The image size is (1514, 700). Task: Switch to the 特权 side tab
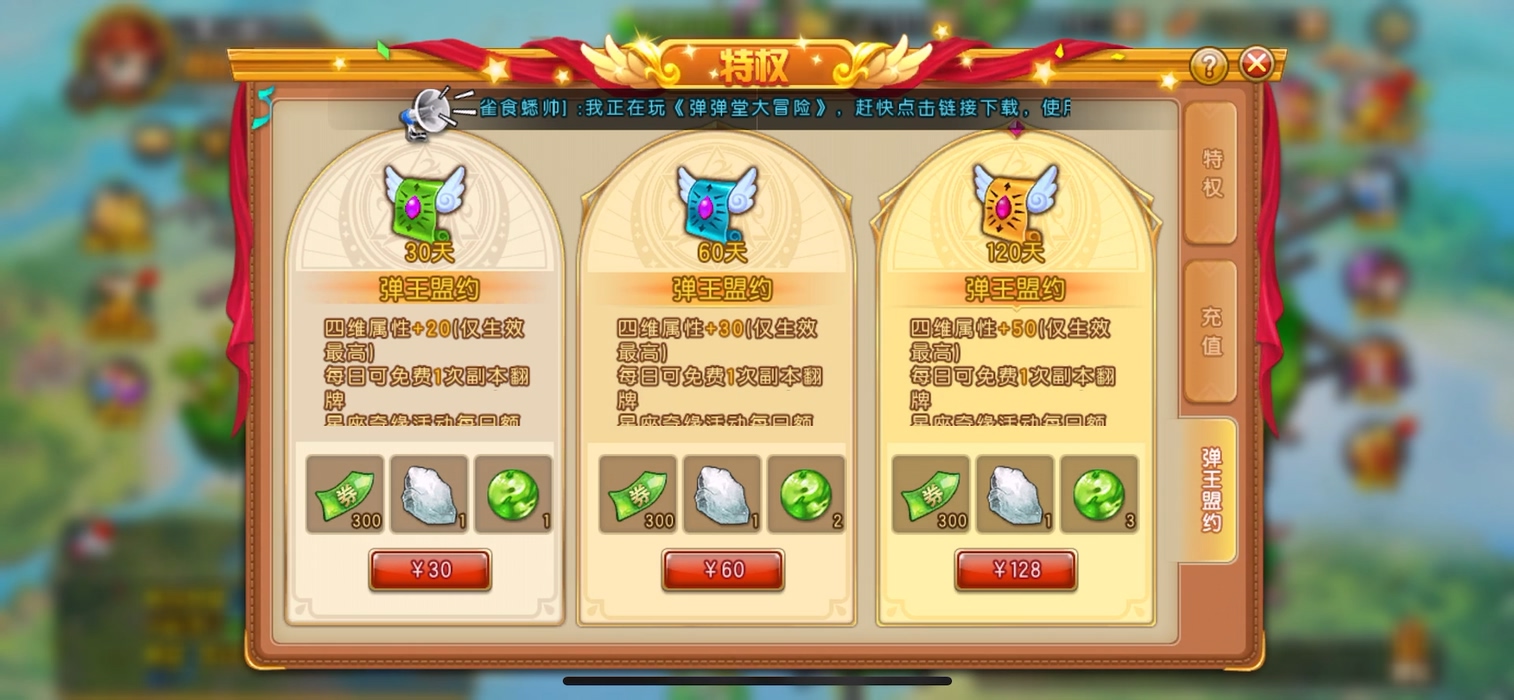1211,173
